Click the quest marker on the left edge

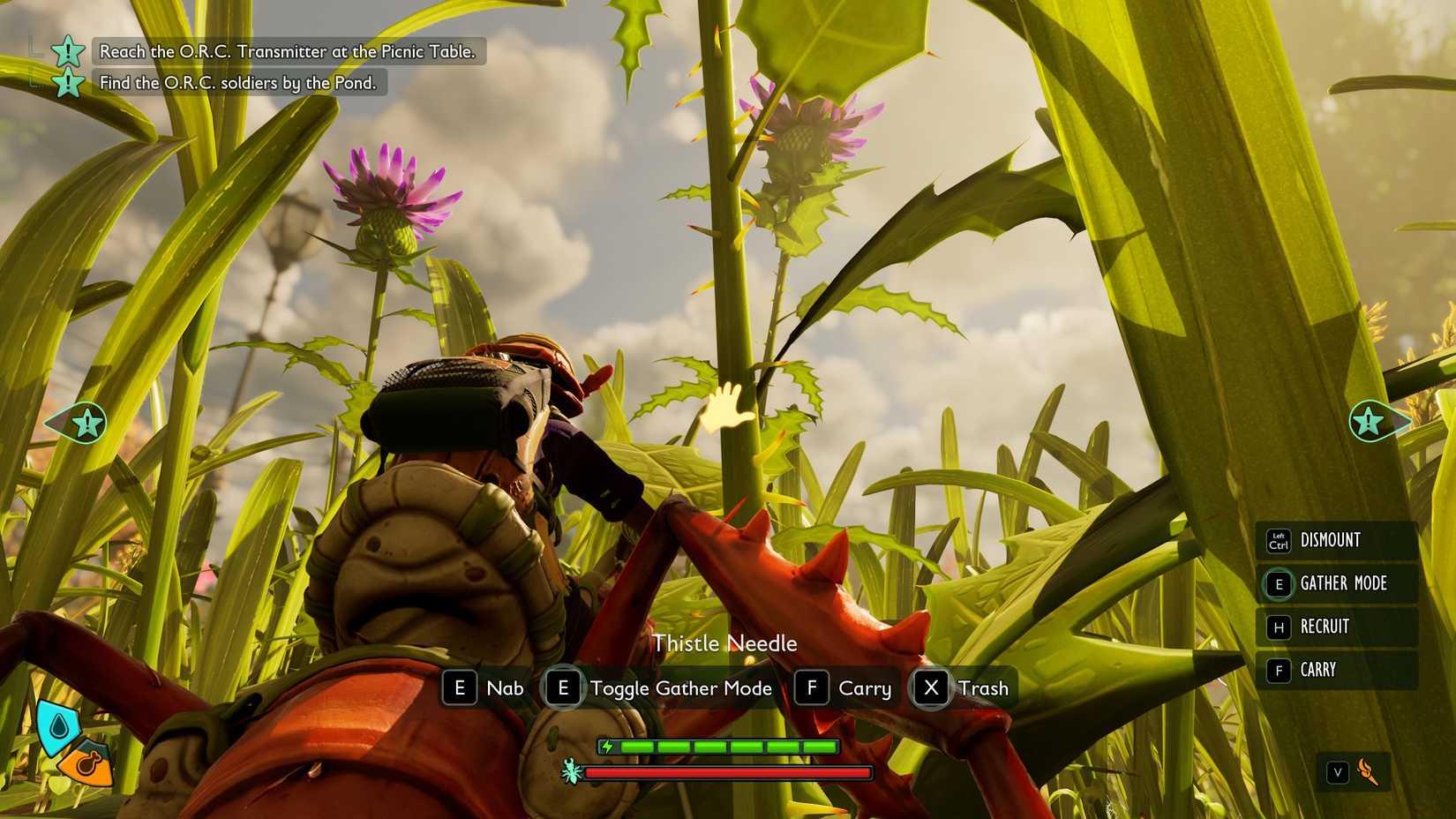[86, 424]
